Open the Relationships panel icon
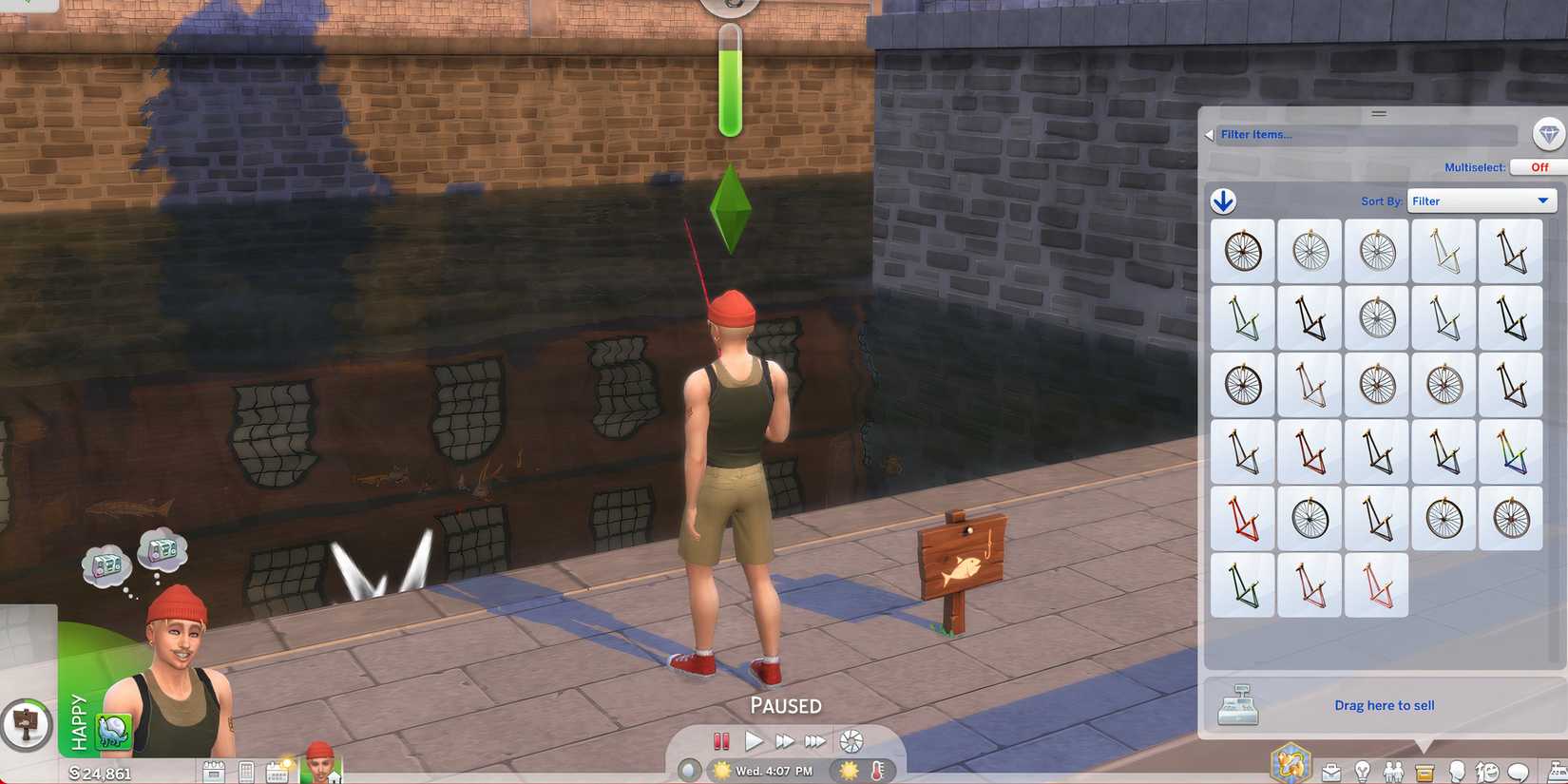Viewport: 1568px width, 784px height. click(1391, 770)
